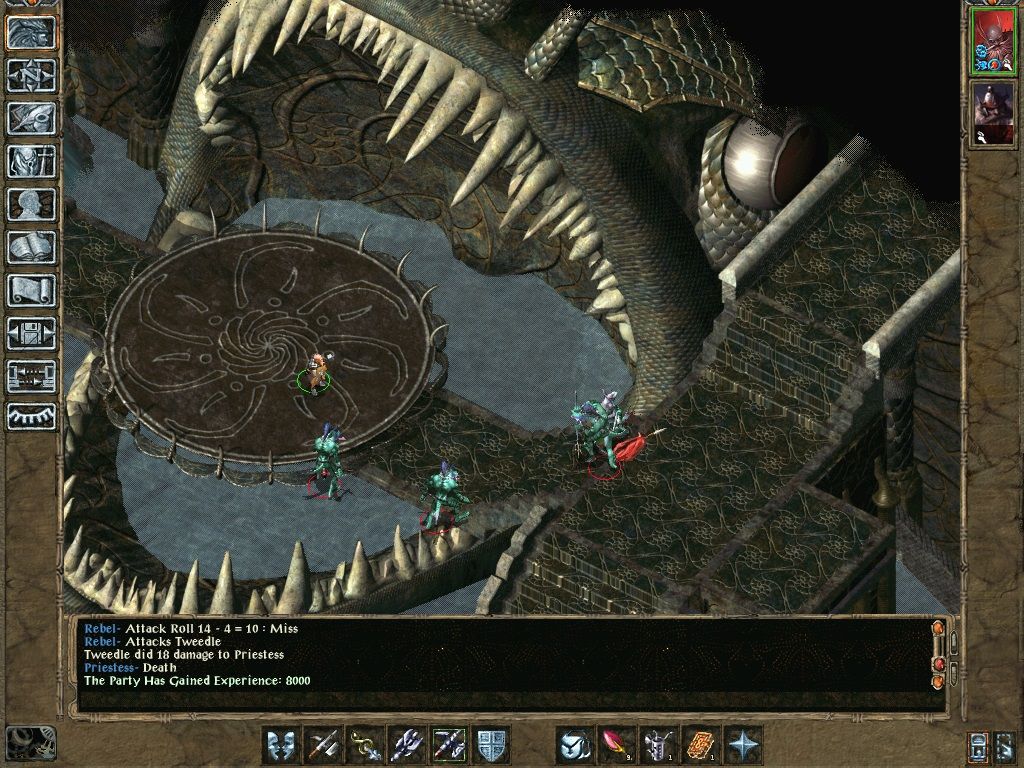Use the red feather quick item
The width and height of the screenshot is (1024, 768).
[x=616, y=745]
